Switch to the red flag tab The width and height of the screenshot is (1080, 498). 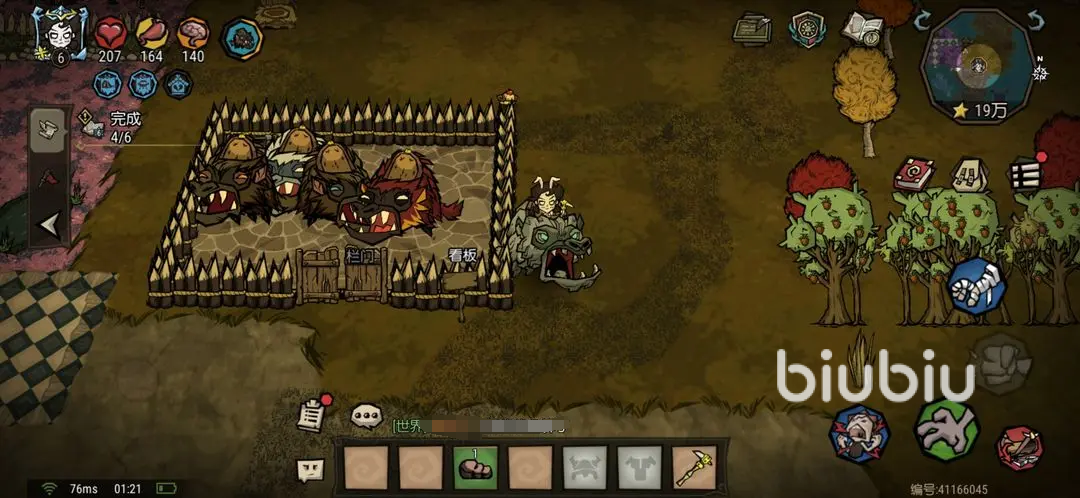pyautogui.click(x=50, y=180)
